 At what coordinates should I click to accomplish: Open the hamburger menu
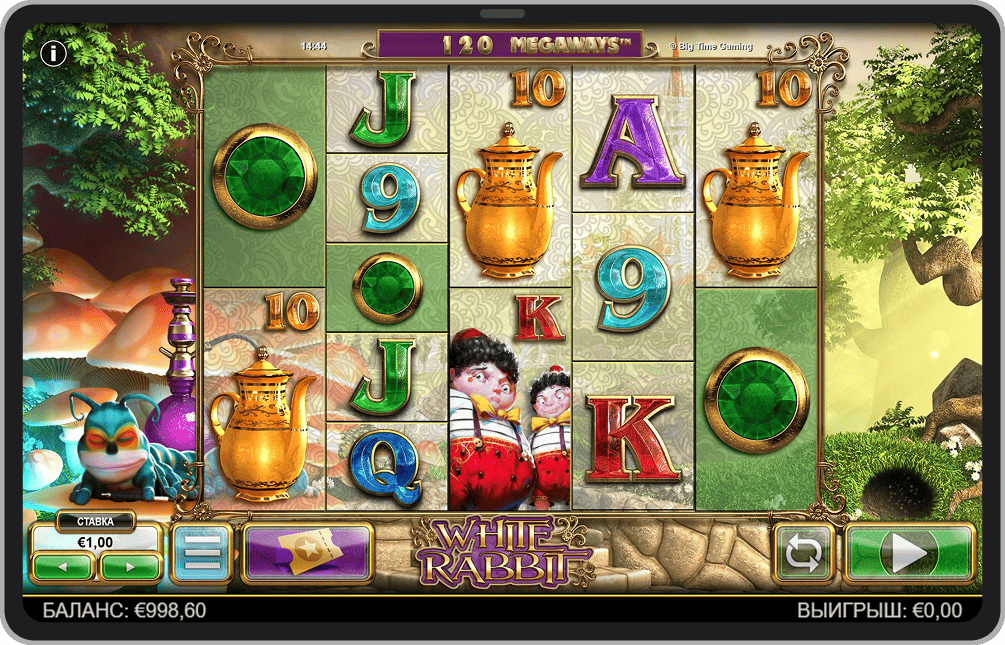click(x=202, y=551)
